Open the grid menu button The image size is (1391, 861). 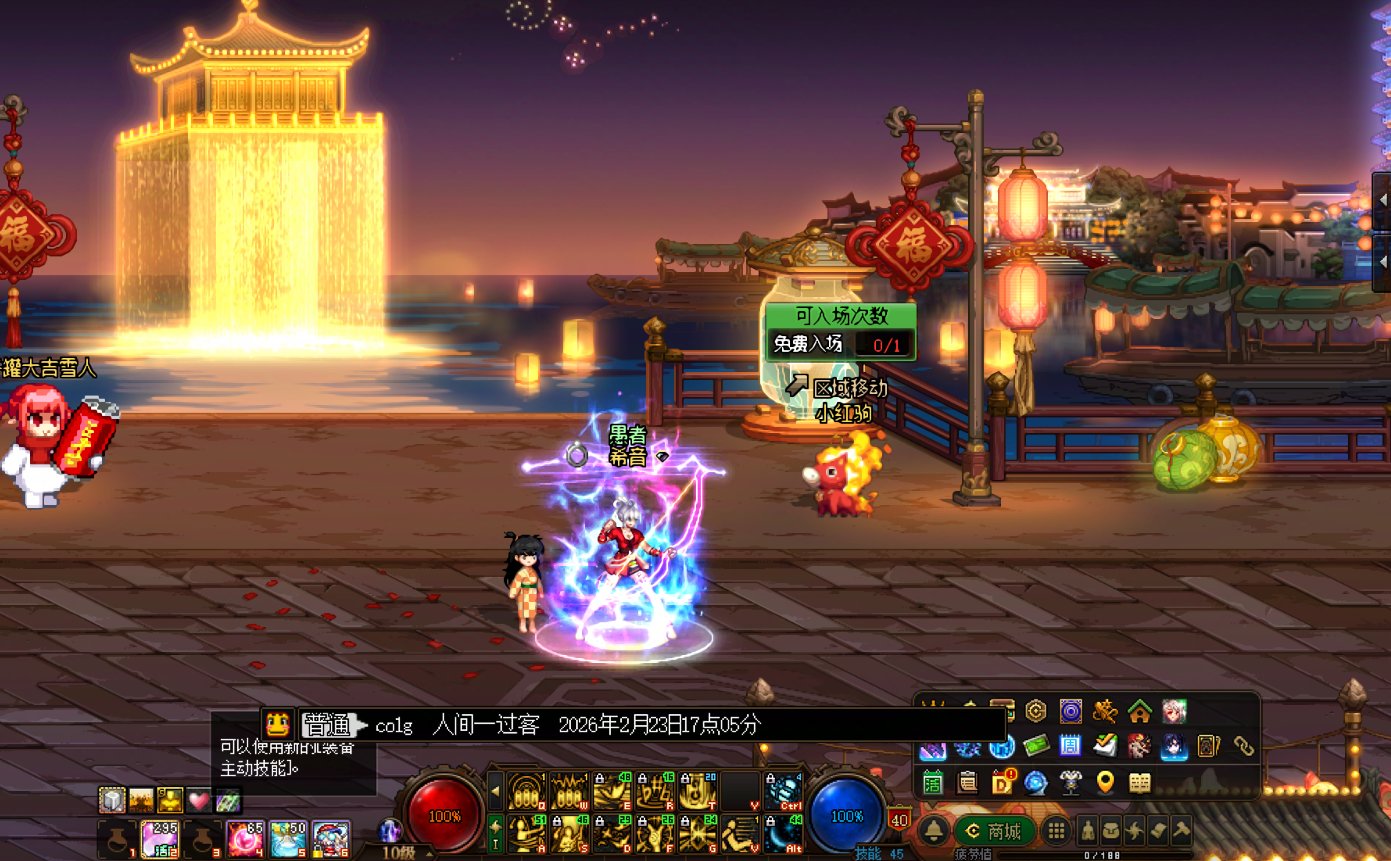(x=1056, y=831)
